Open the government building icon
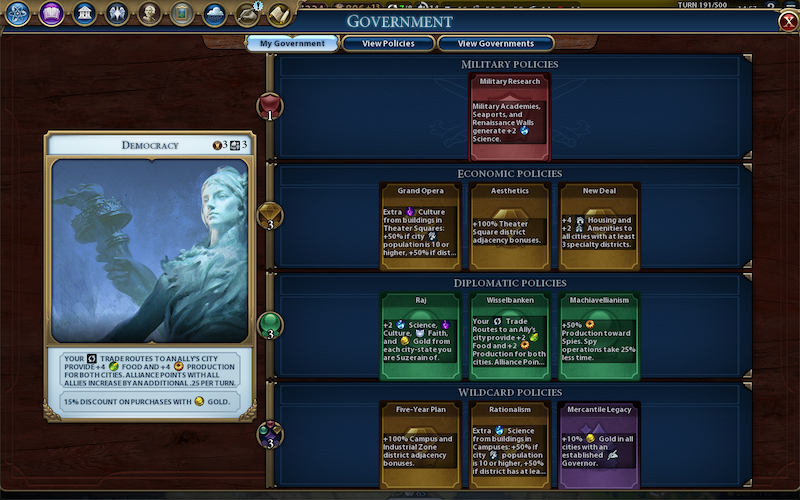This screenshot has width=800, height=500. pyautogui.click(x=84, y=14)
